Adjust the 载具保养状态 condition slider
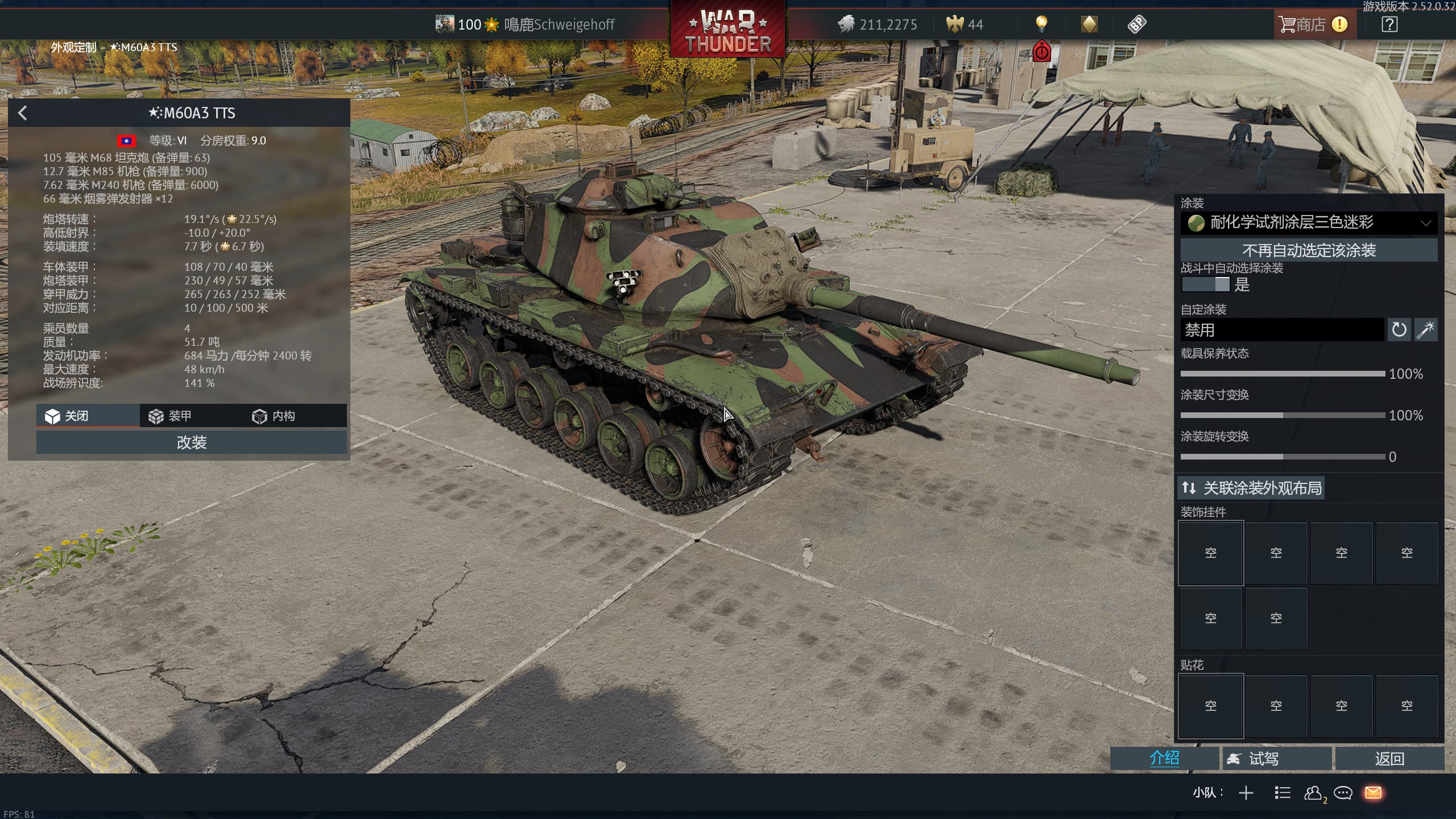Viewport: 1456px width, 819px height. (1283, 374)
